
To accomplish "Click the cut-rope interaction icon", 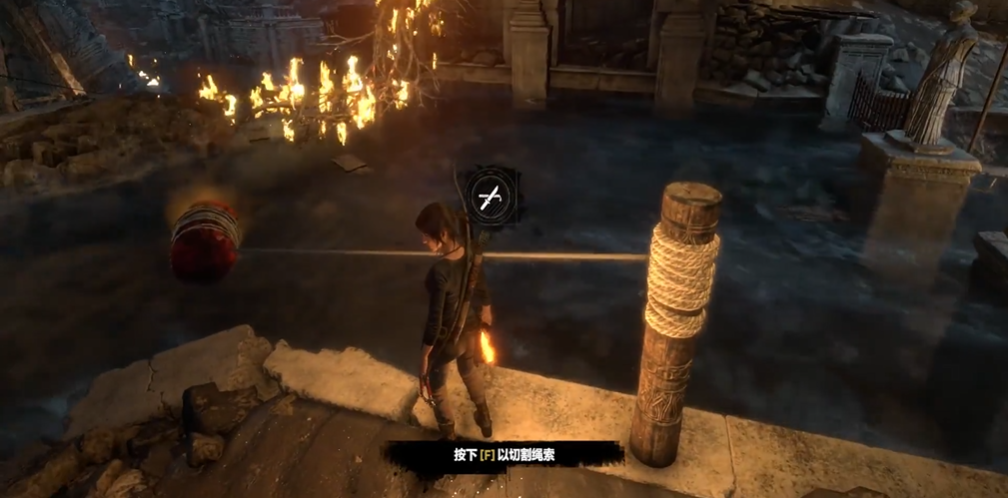I will pyautogui.click(x=491, y=195).
